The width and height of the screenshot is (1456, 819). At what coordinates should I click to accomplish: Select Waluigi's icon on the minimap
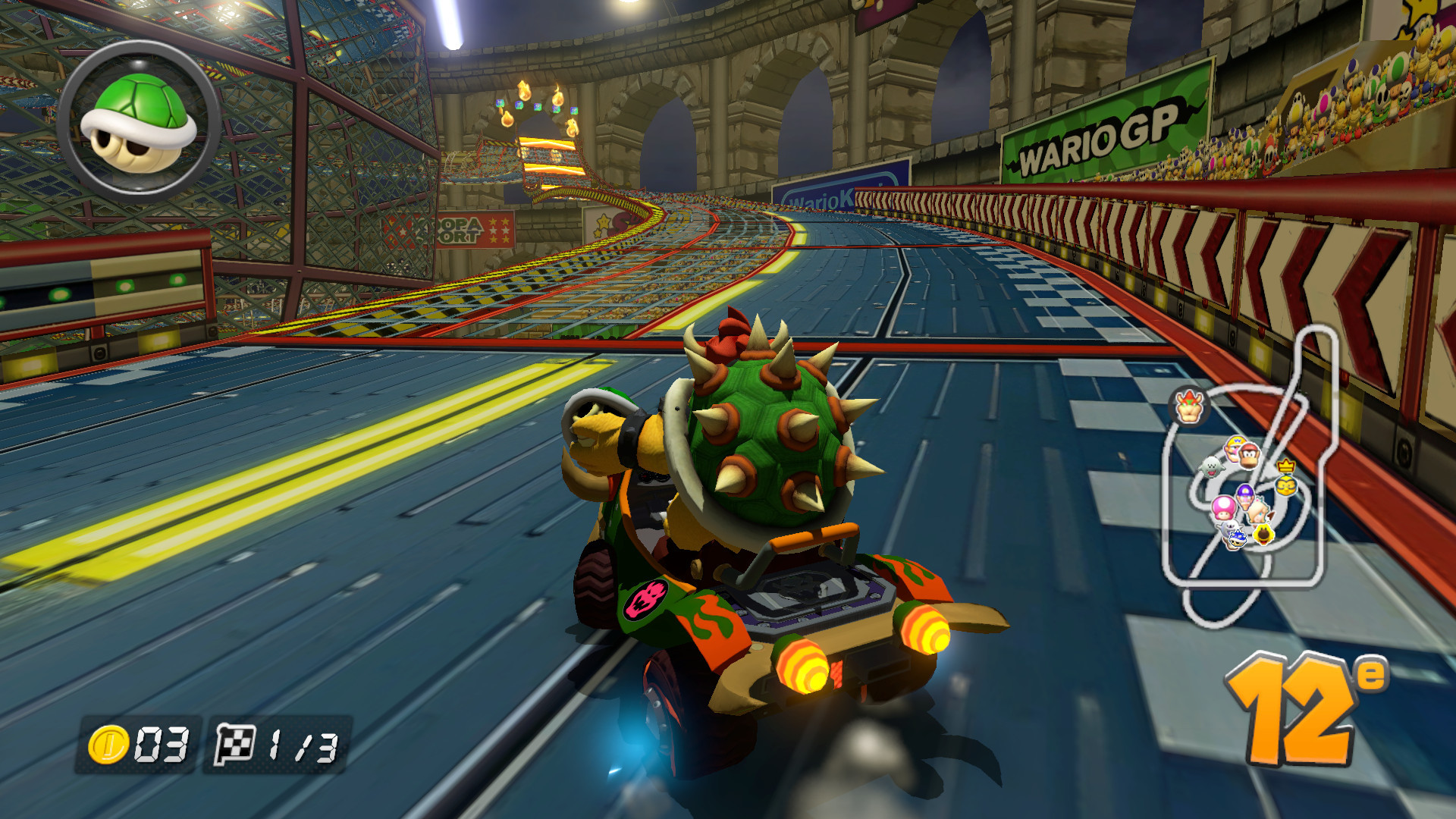click(x=1245, y=497)
